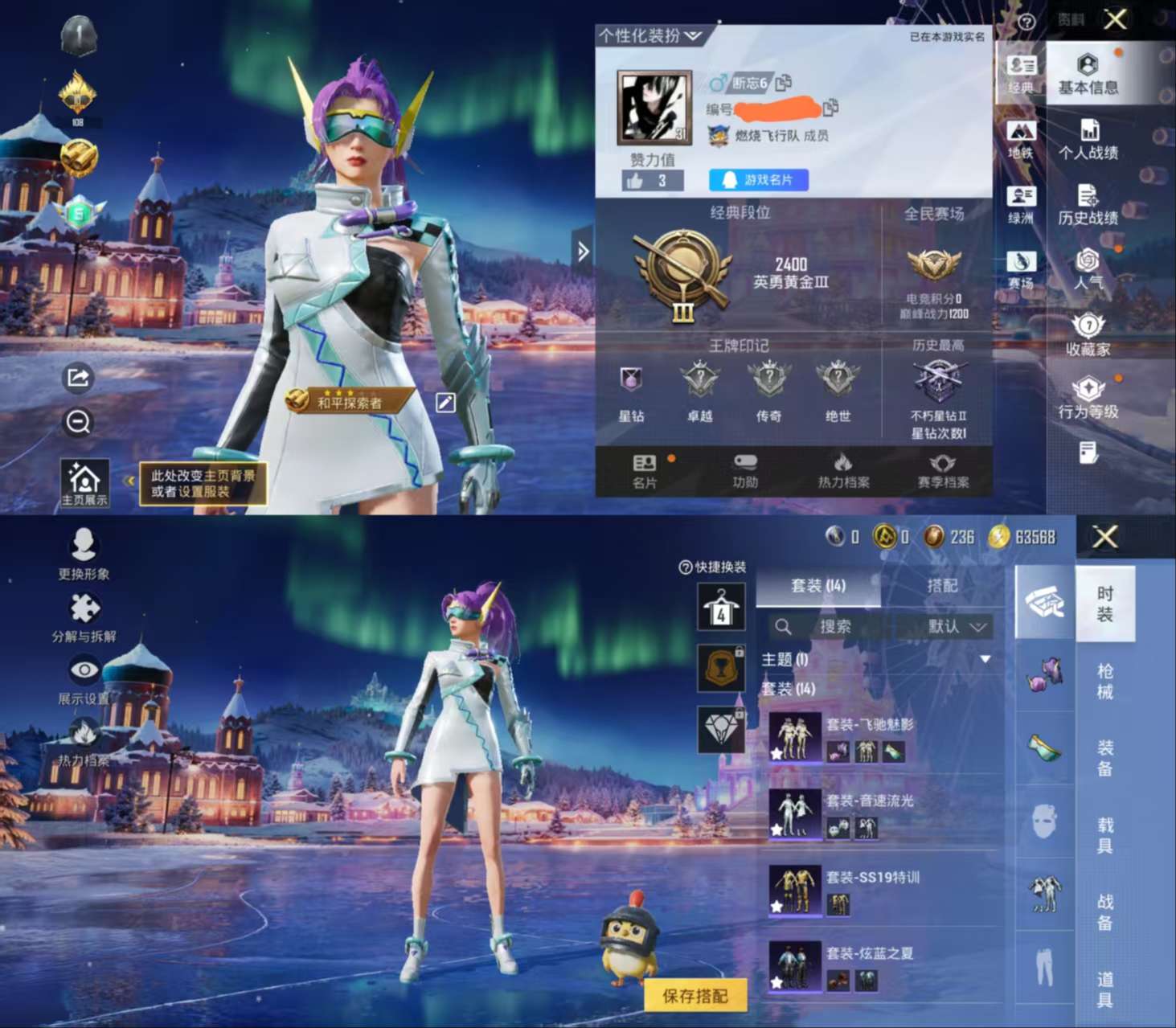Switch to the 个人战绩 personal stats tab

tap(1088, 140)
